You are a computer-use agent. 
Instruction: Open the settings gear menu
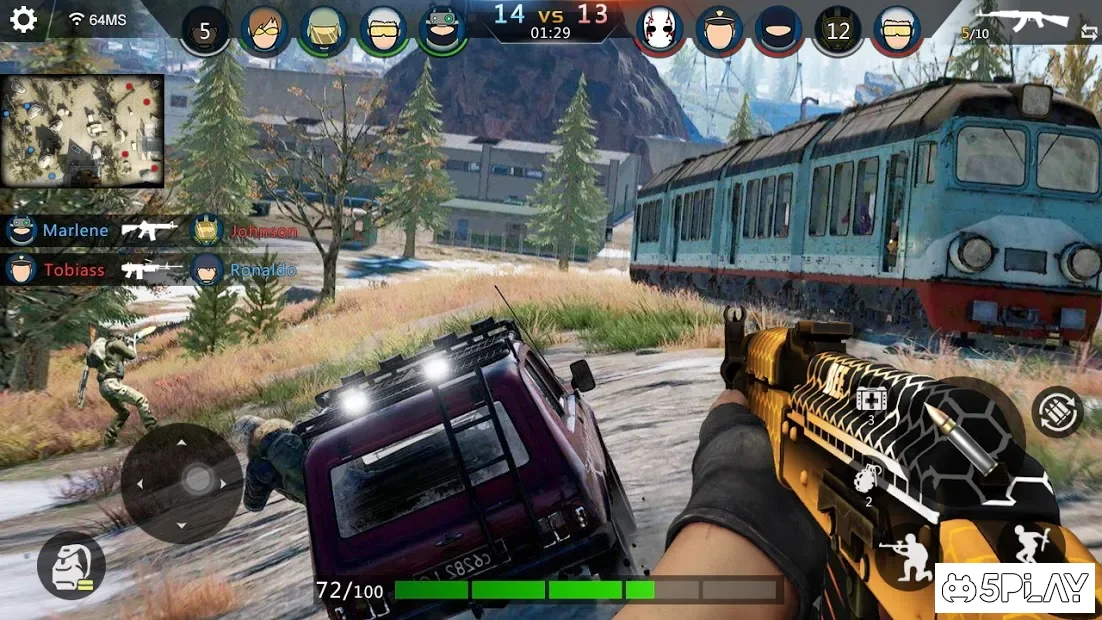(x=23, y=20)
